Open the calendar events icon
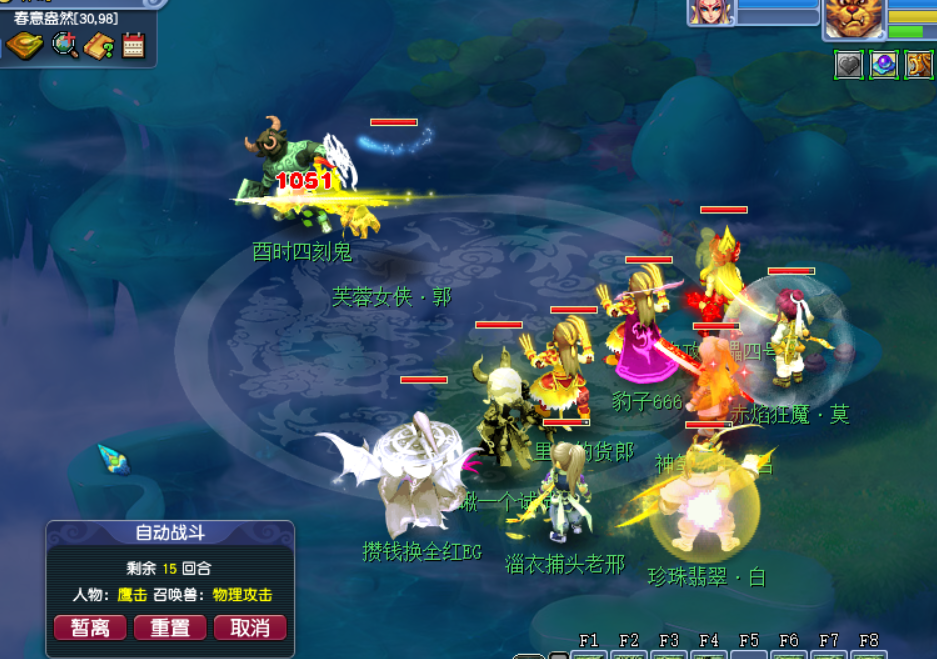This screenshot has height=659, width=937. pos(133,45)
